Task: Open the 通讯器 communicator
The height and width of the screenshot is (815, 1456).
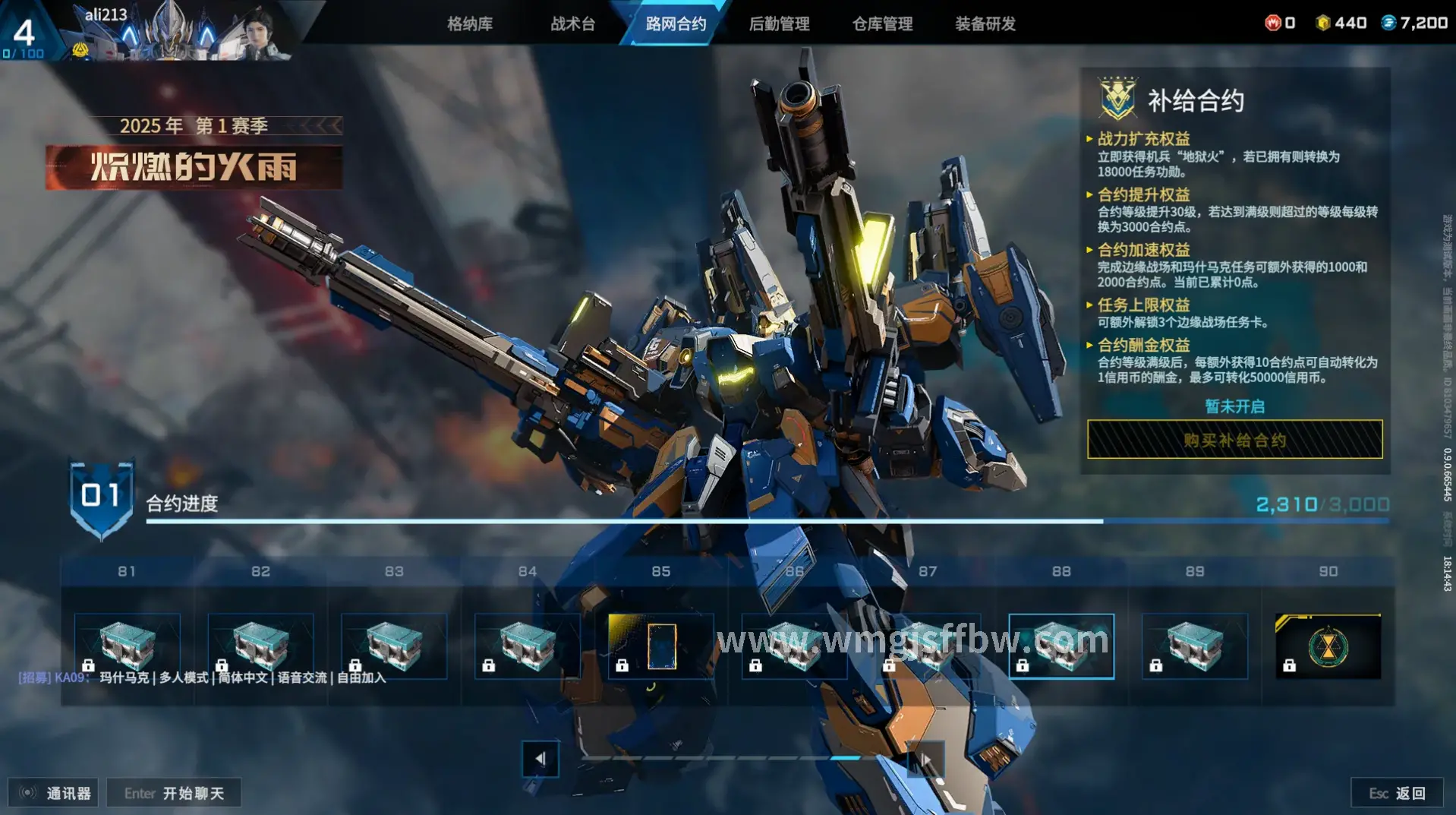Action: 53,793
